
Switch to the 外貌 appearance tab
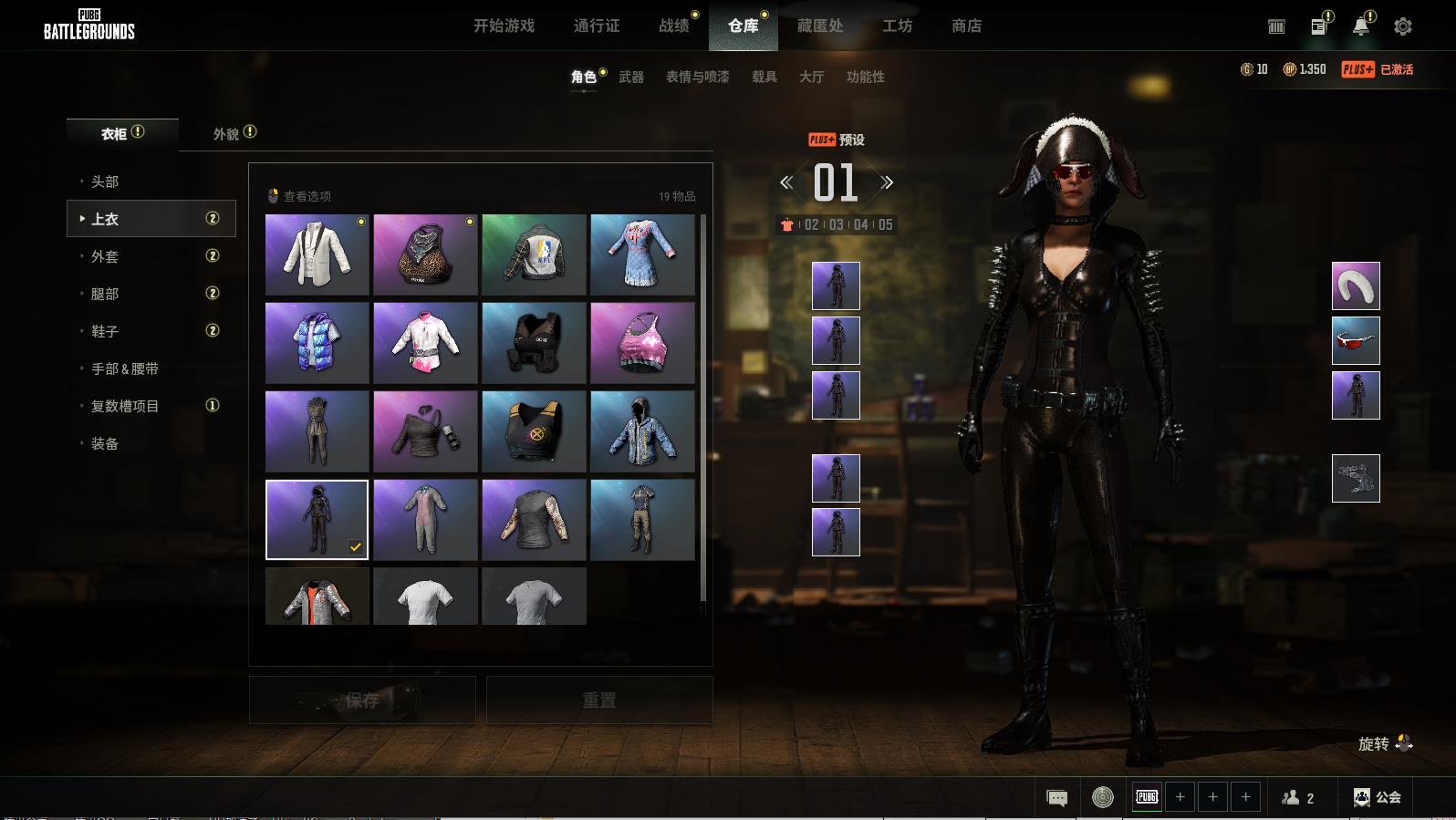coord(226,134)
